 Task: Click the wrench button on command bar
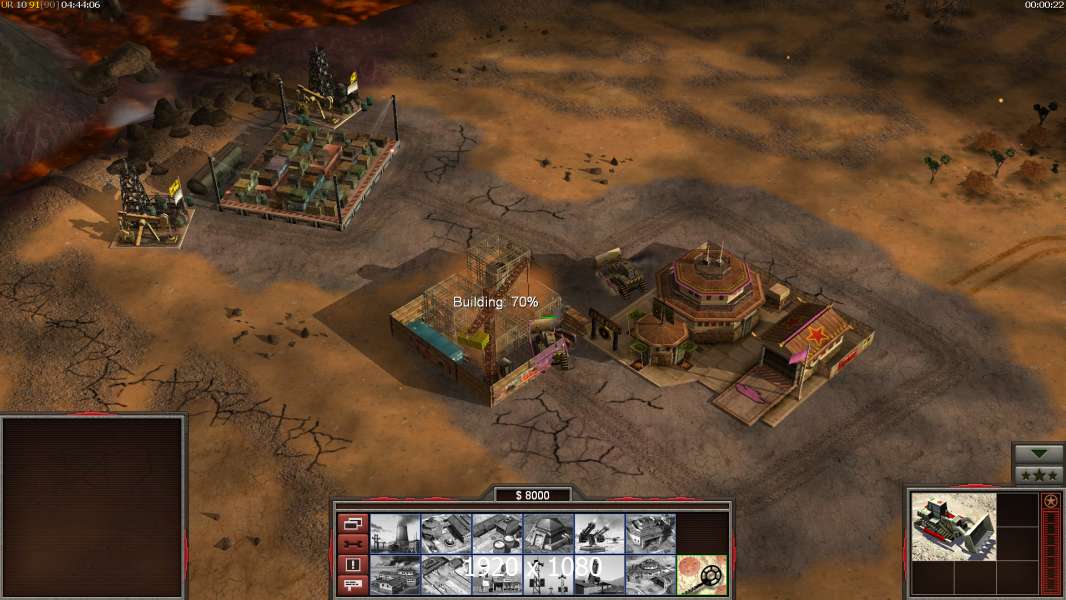[x=353, y=544]
